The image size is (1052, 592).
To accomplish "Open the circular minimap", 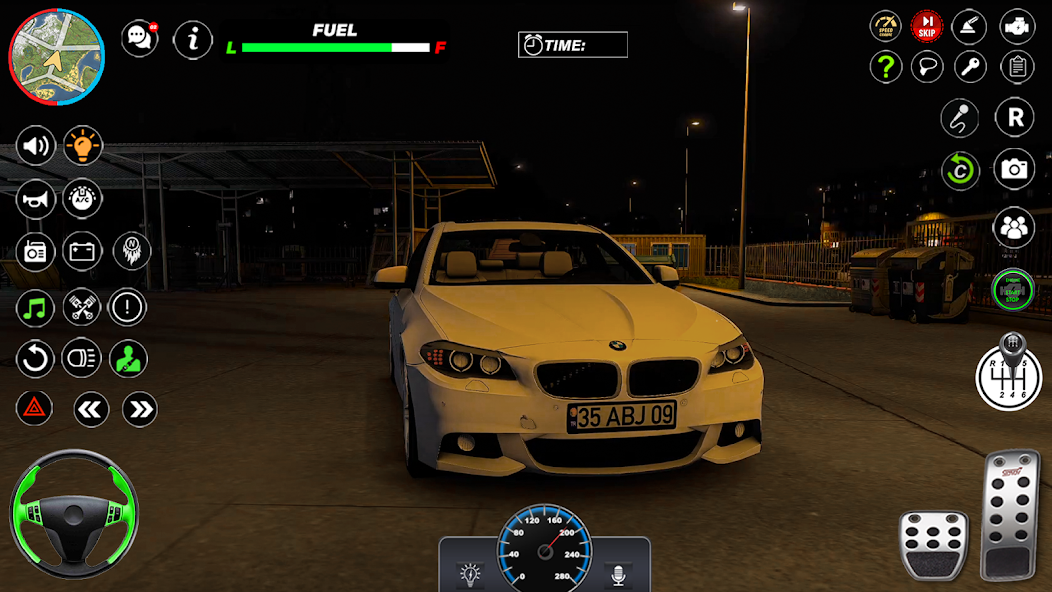I will point(57,57).
